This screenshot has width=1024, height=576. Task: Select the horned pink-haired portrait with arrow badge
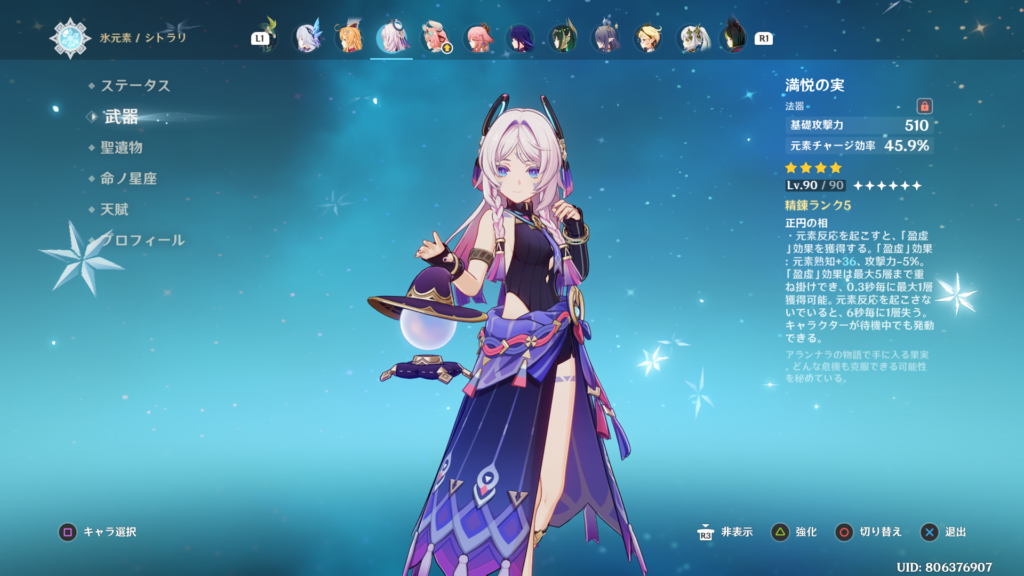pos(434,38)
